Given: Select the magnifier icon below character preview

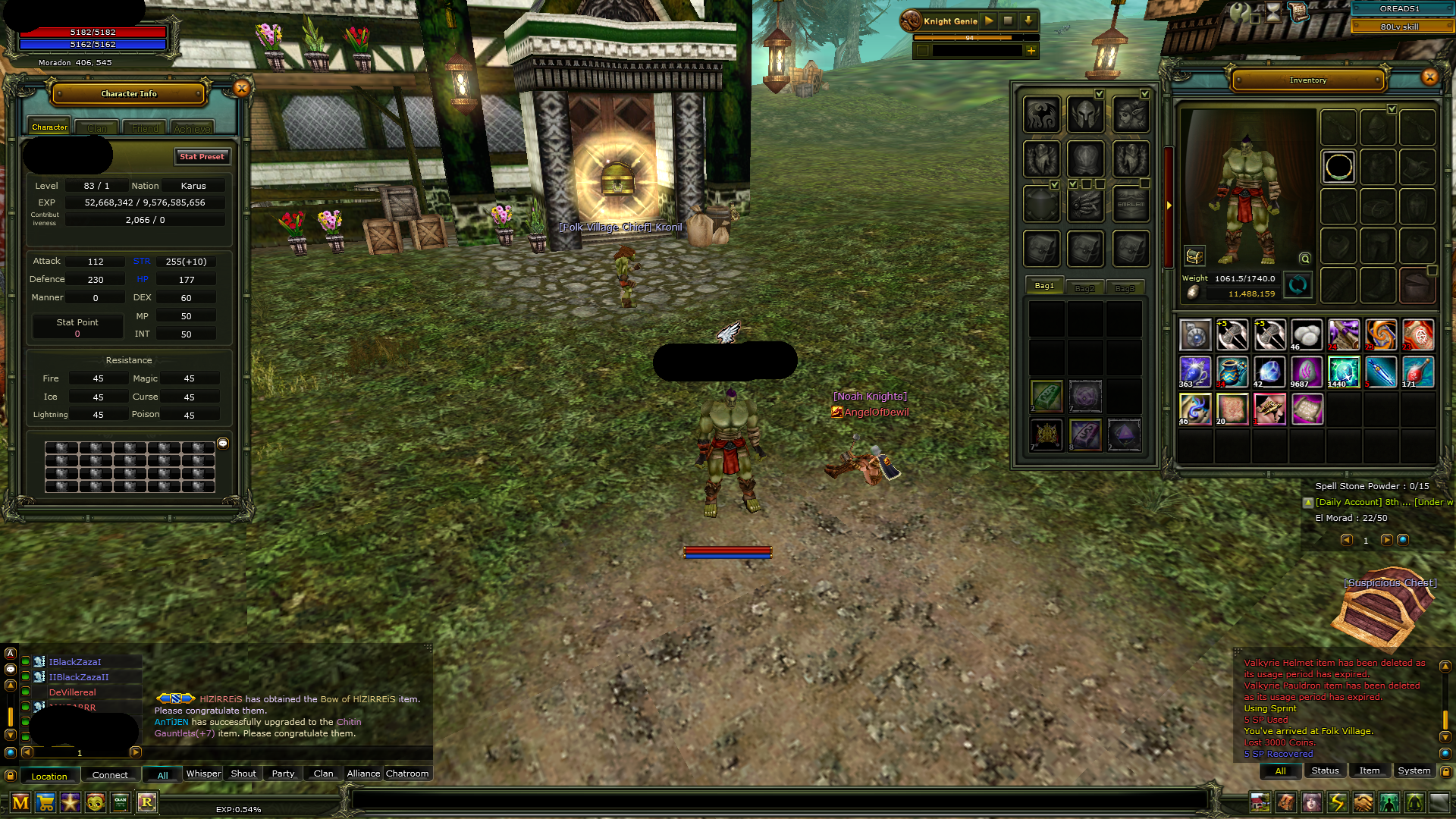Looking at the screenshot, I should pyautogui.click(x=1304, y=257).
